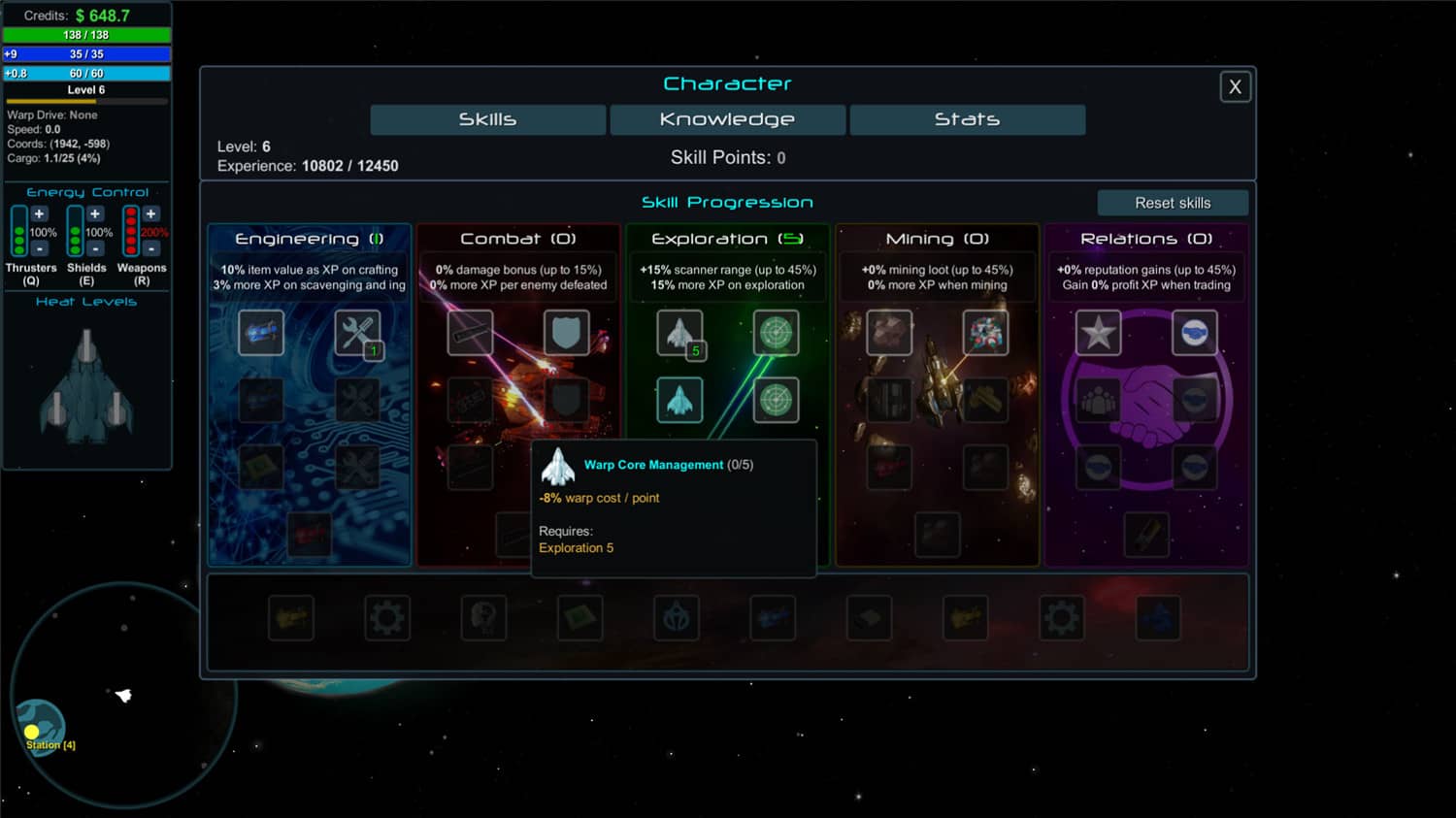The image size is (1456, 818).
Task: Decrease Thrusters energy with the minus button
Action: 39,249
